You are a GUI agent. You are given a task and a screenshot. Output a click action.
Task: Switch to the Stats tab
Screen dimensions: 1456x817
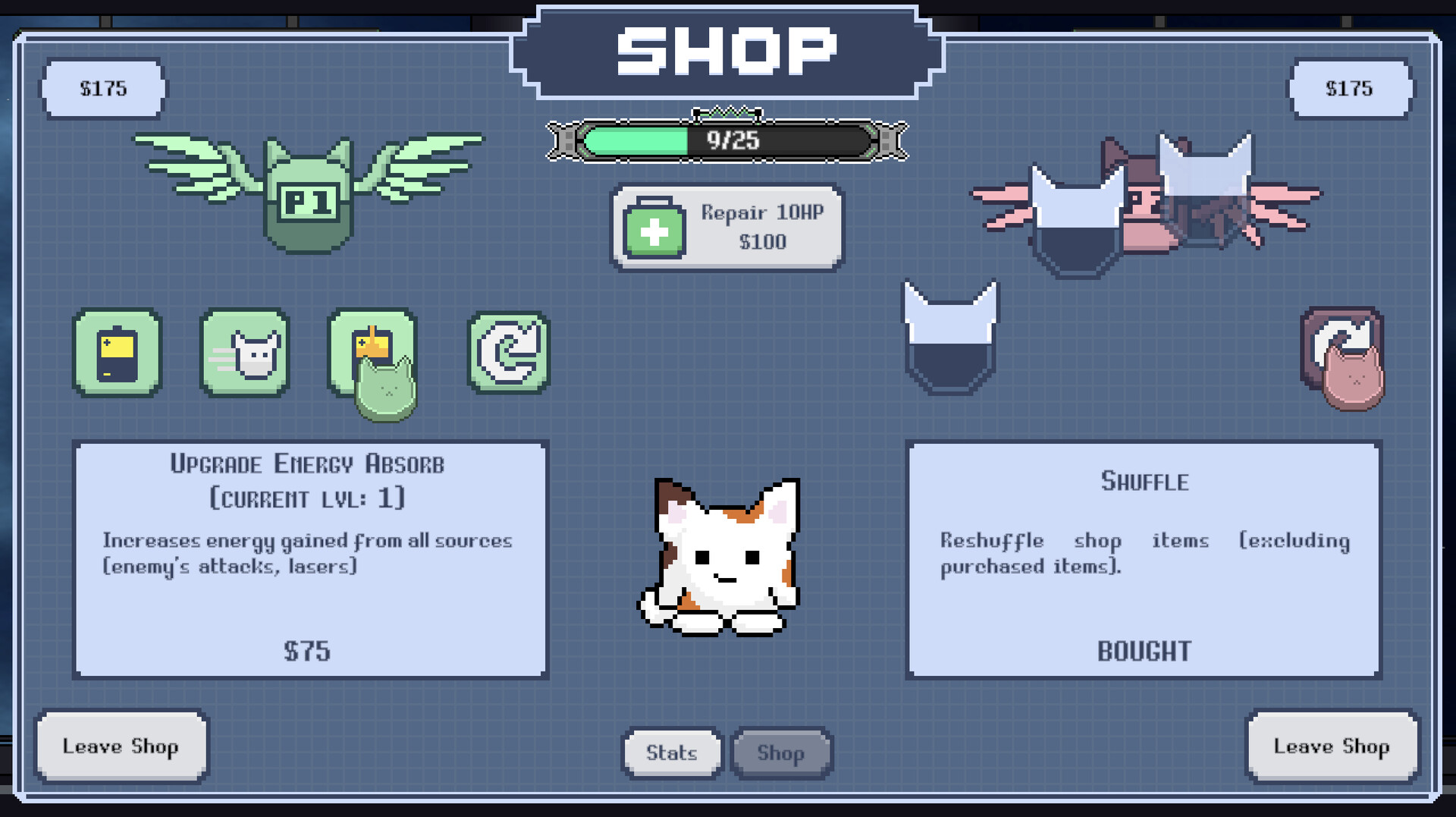[670, 753]
